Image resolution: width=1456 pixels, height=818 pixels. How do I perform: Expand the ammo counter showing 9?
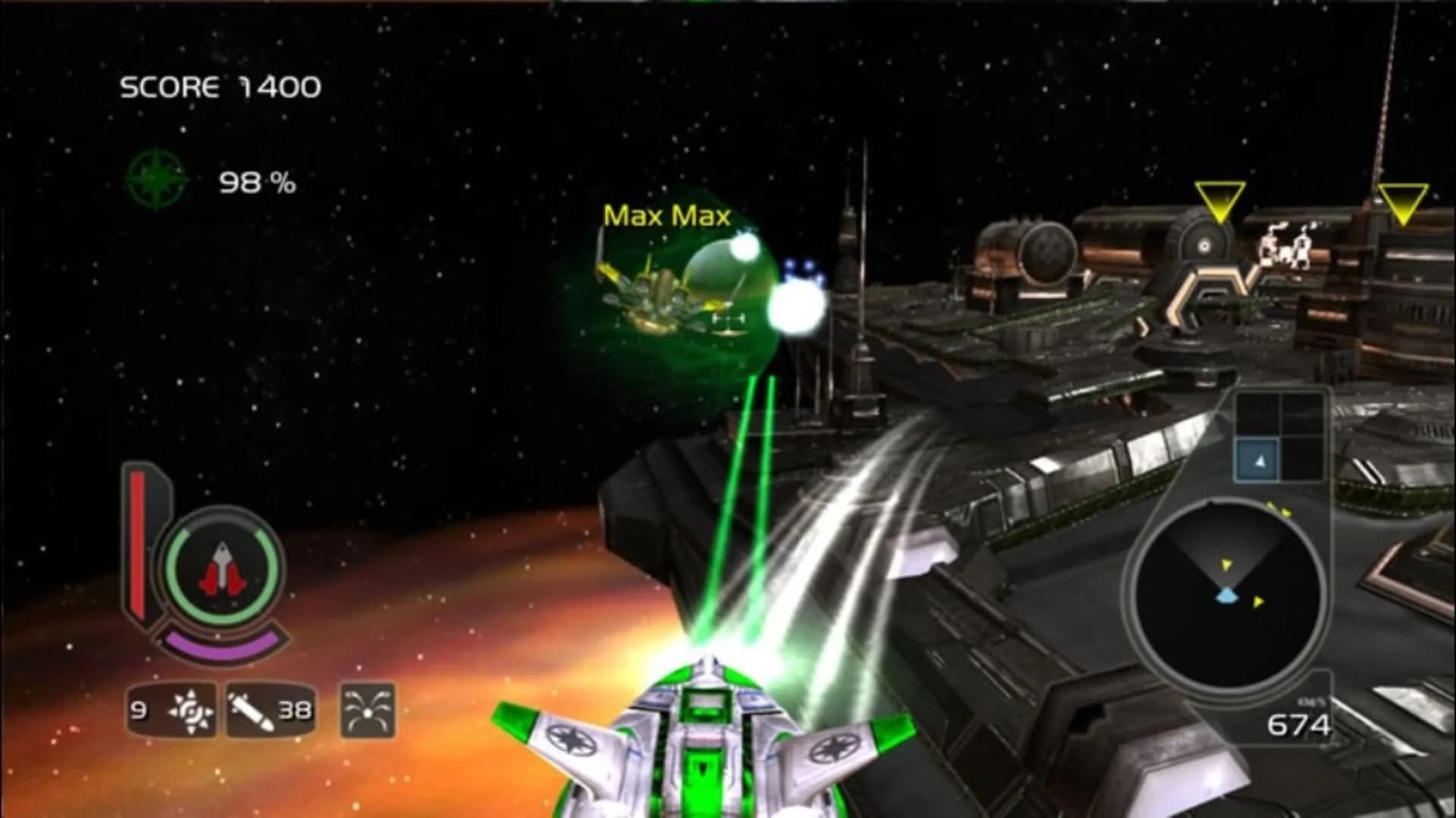140,711
